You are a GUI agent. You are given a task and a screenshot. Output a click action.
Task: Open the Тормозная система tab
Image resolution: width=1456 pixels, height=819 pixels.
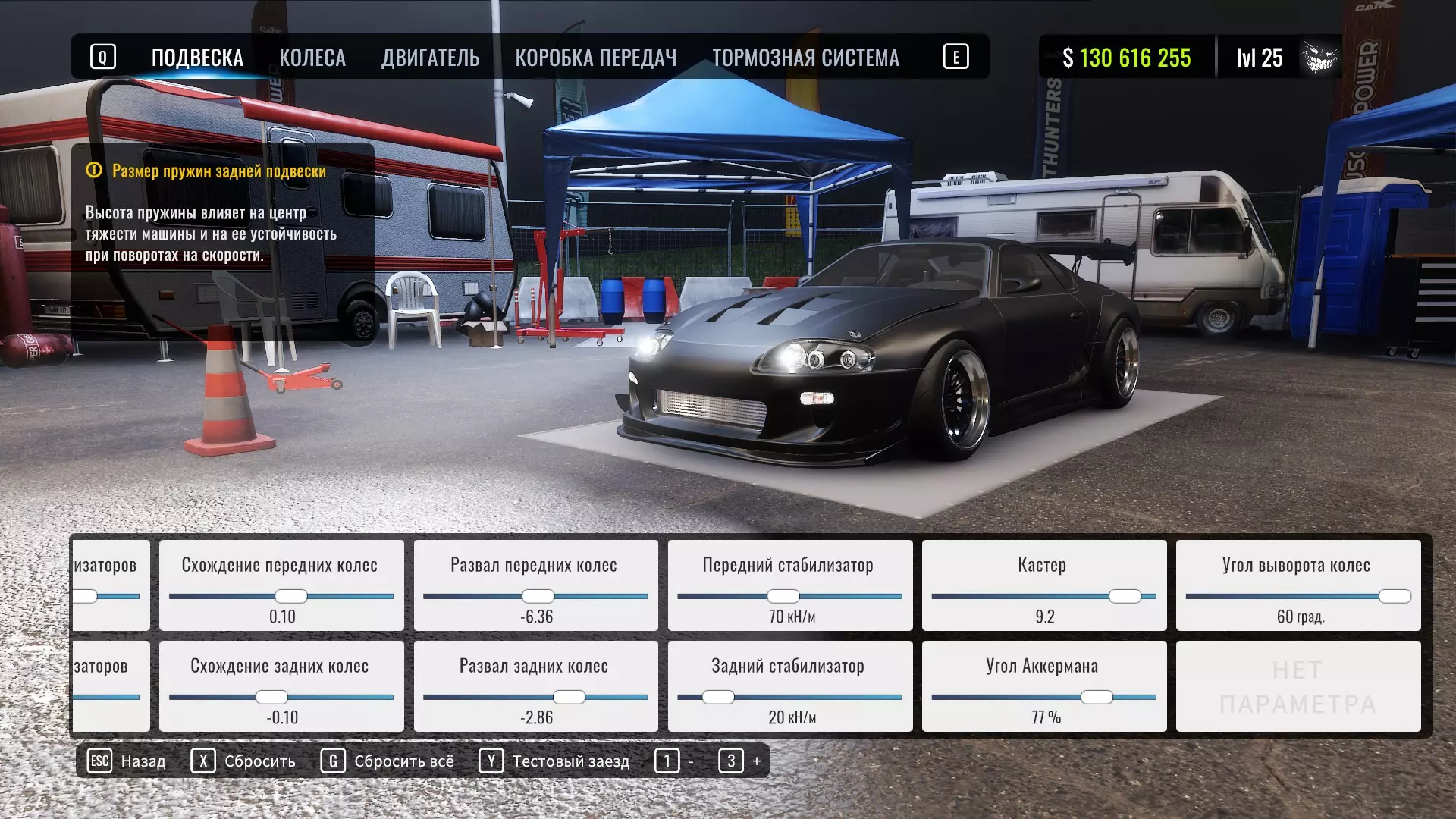(x=805, y=58)
